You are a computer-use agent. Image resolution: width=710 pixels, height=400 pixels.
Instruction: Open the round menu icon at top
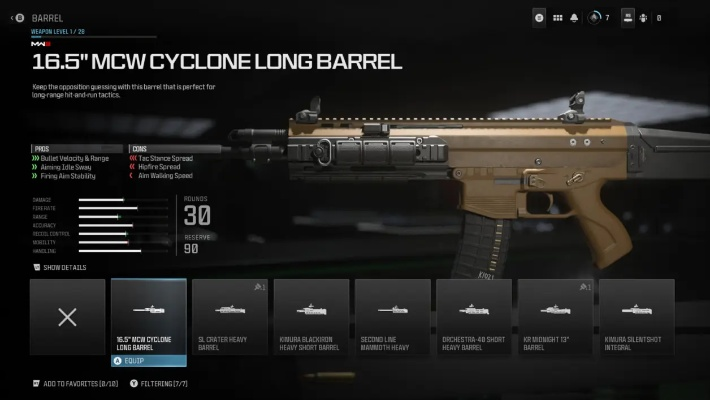click(x=539, y=17)
